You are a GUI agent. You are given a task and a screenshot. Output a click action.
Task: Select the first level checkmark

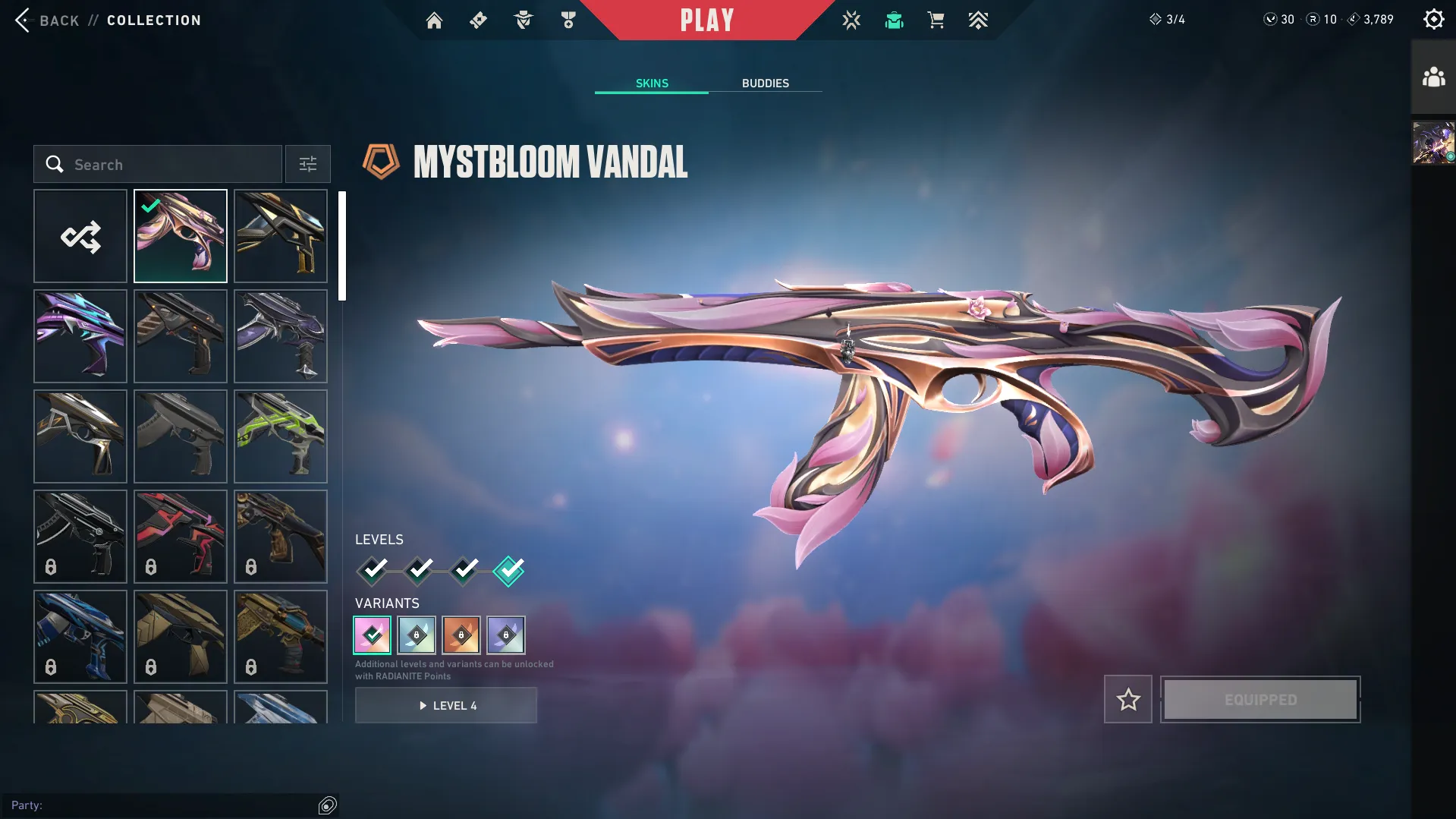372,571
